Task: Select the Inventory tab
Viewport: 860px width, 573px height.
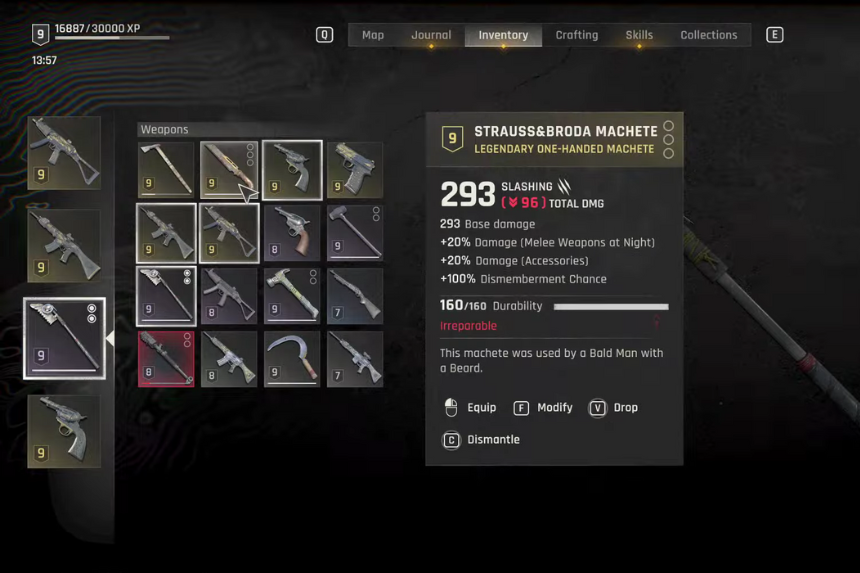Action: coord(503,35)
